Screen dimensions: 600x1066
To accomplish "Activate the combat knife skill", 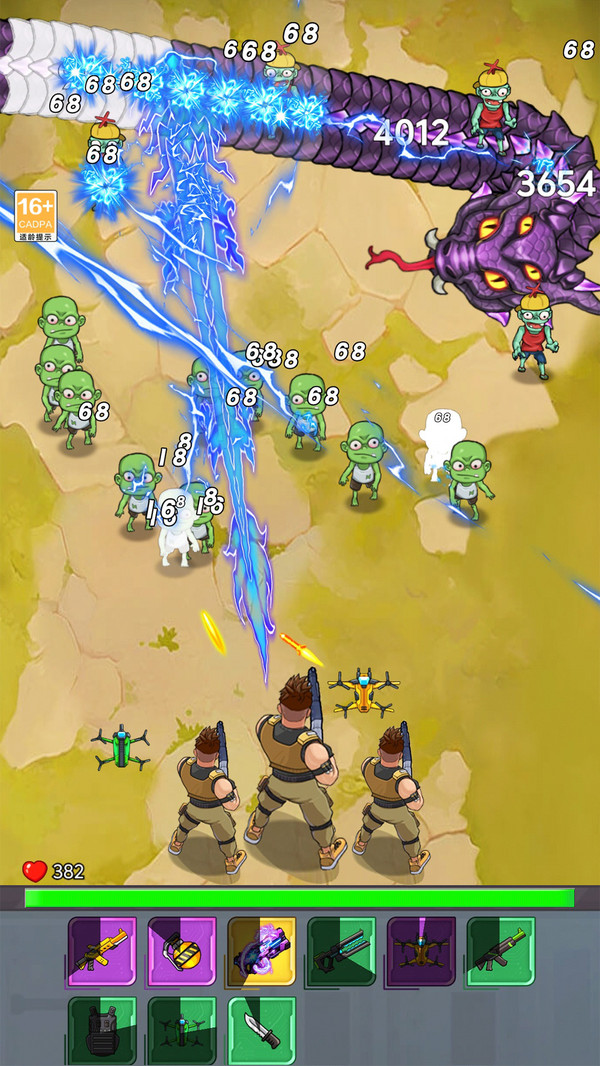I will coord(262,1030).
